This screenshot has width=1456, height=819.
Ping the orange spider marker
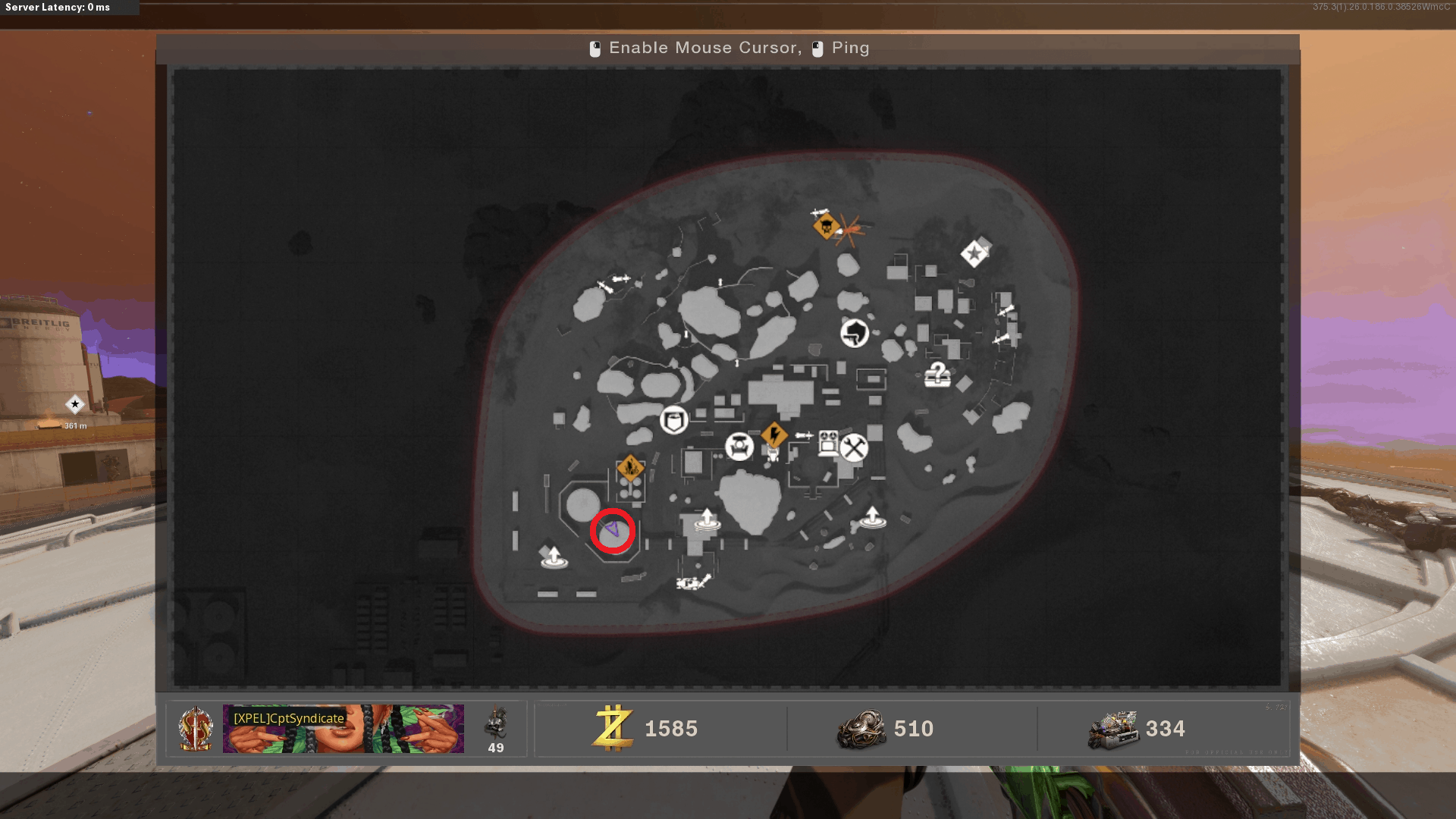(x=849, y=230)
